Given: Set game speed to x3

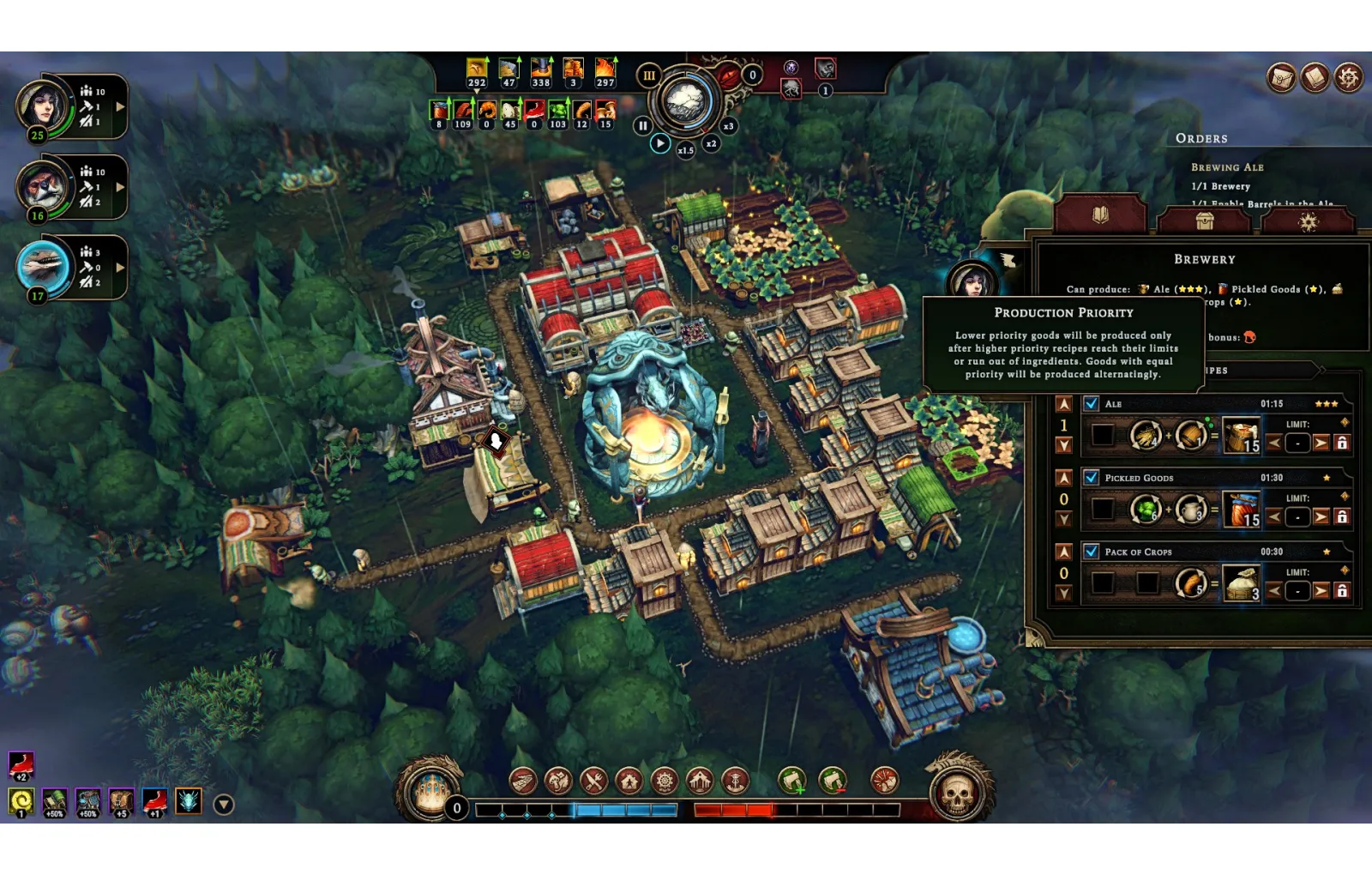Looking at the screenshot, I should [x=728, y=126].
